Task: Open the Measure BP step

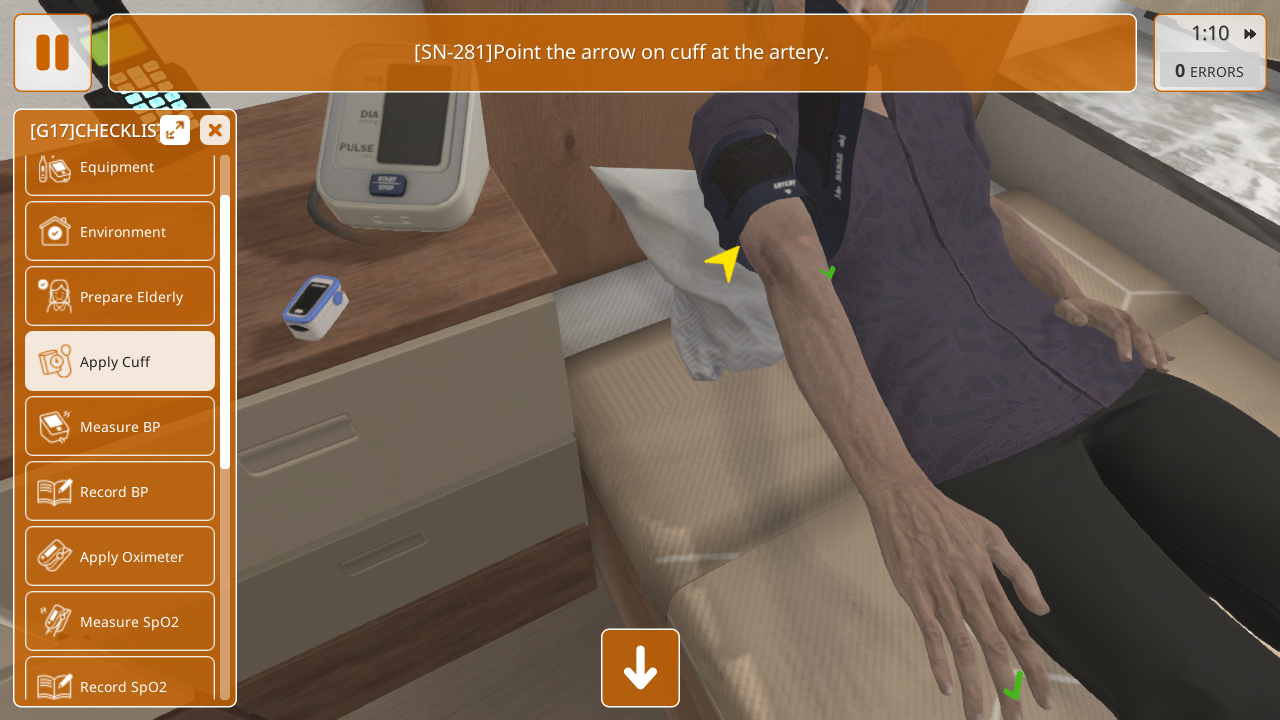Action: tap(120, 426)
